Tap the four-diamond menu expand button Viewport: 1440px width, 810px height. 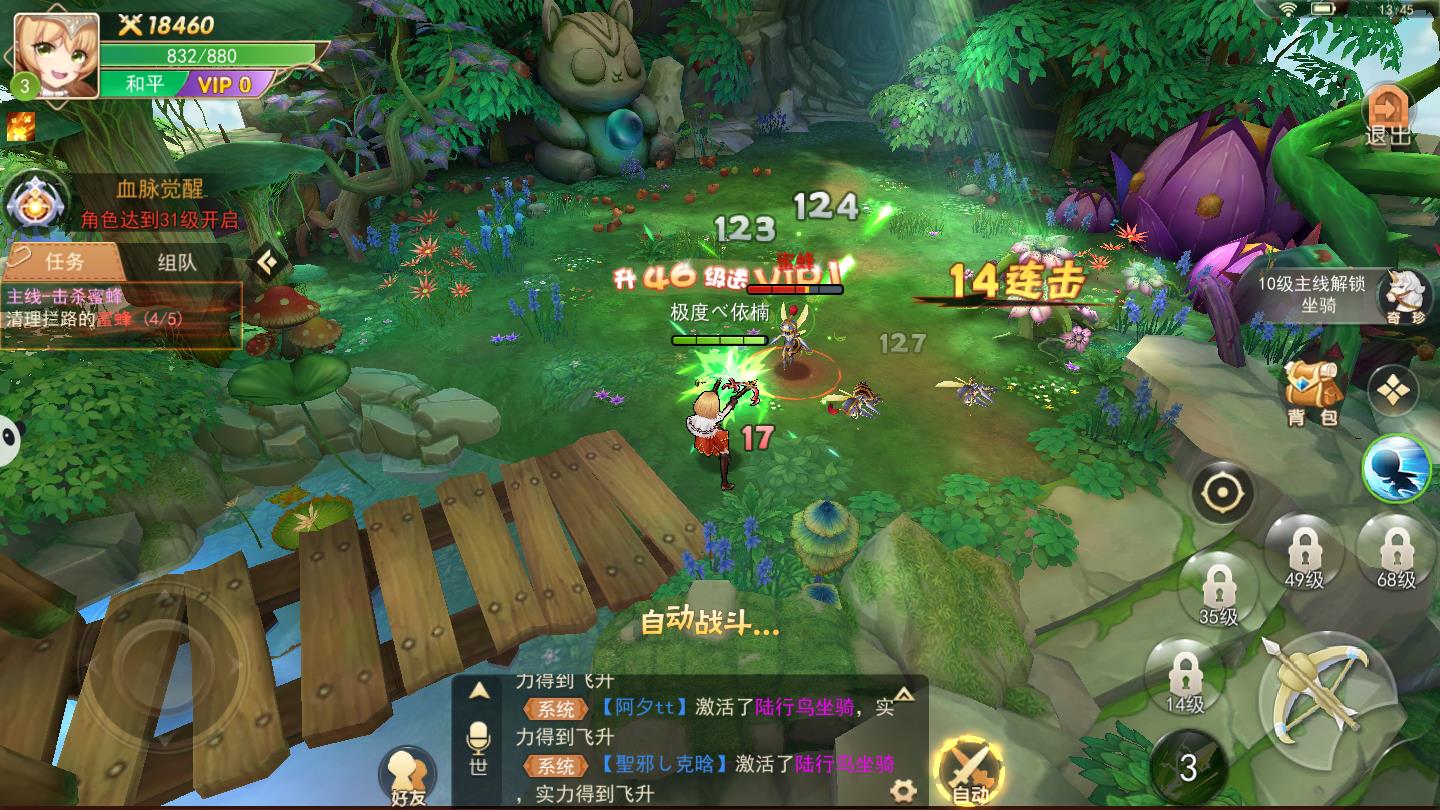click(x=1393, y=390)
